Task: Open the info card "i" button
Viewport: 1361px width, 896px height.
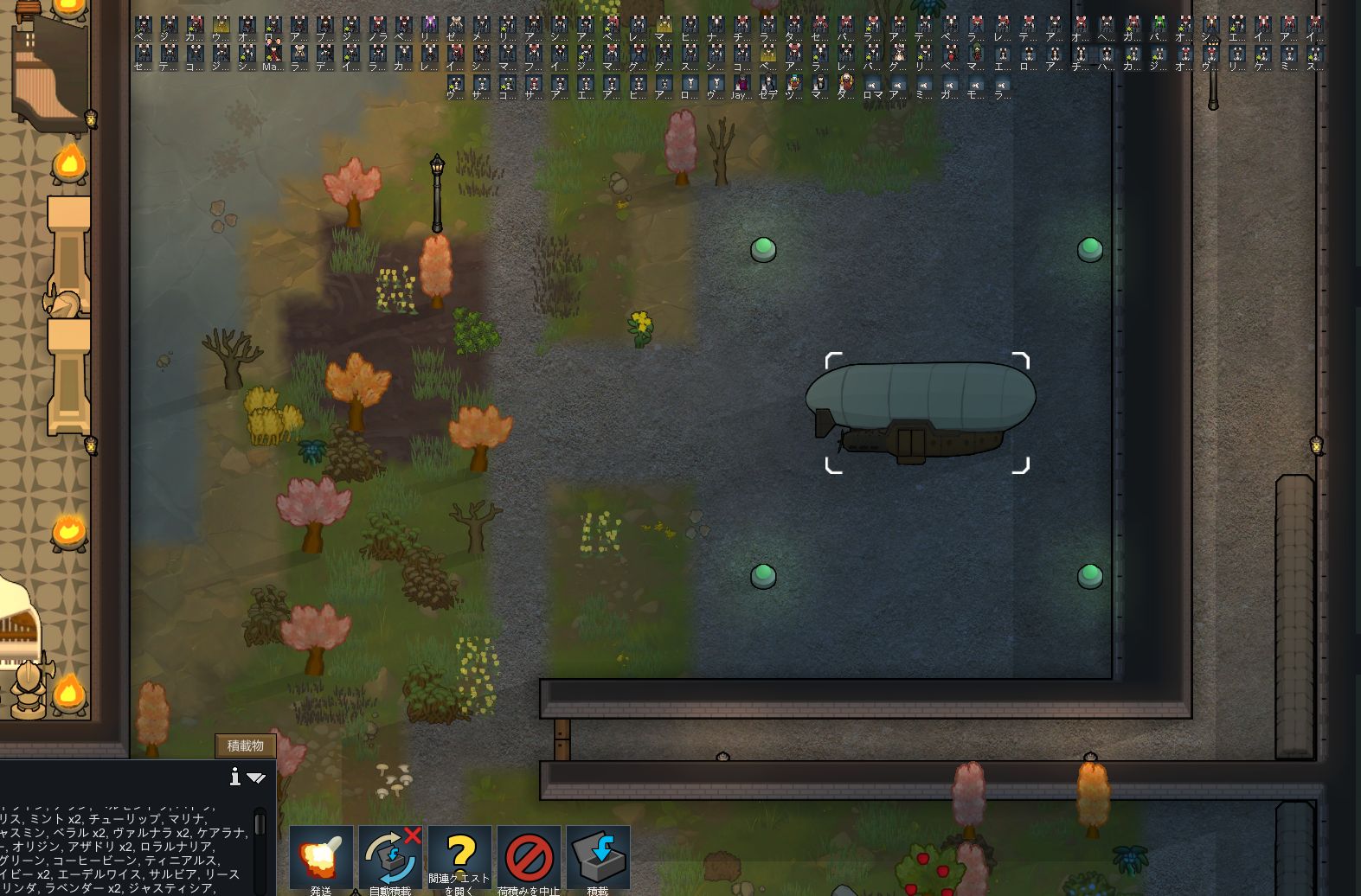Action: click(234, 777)
